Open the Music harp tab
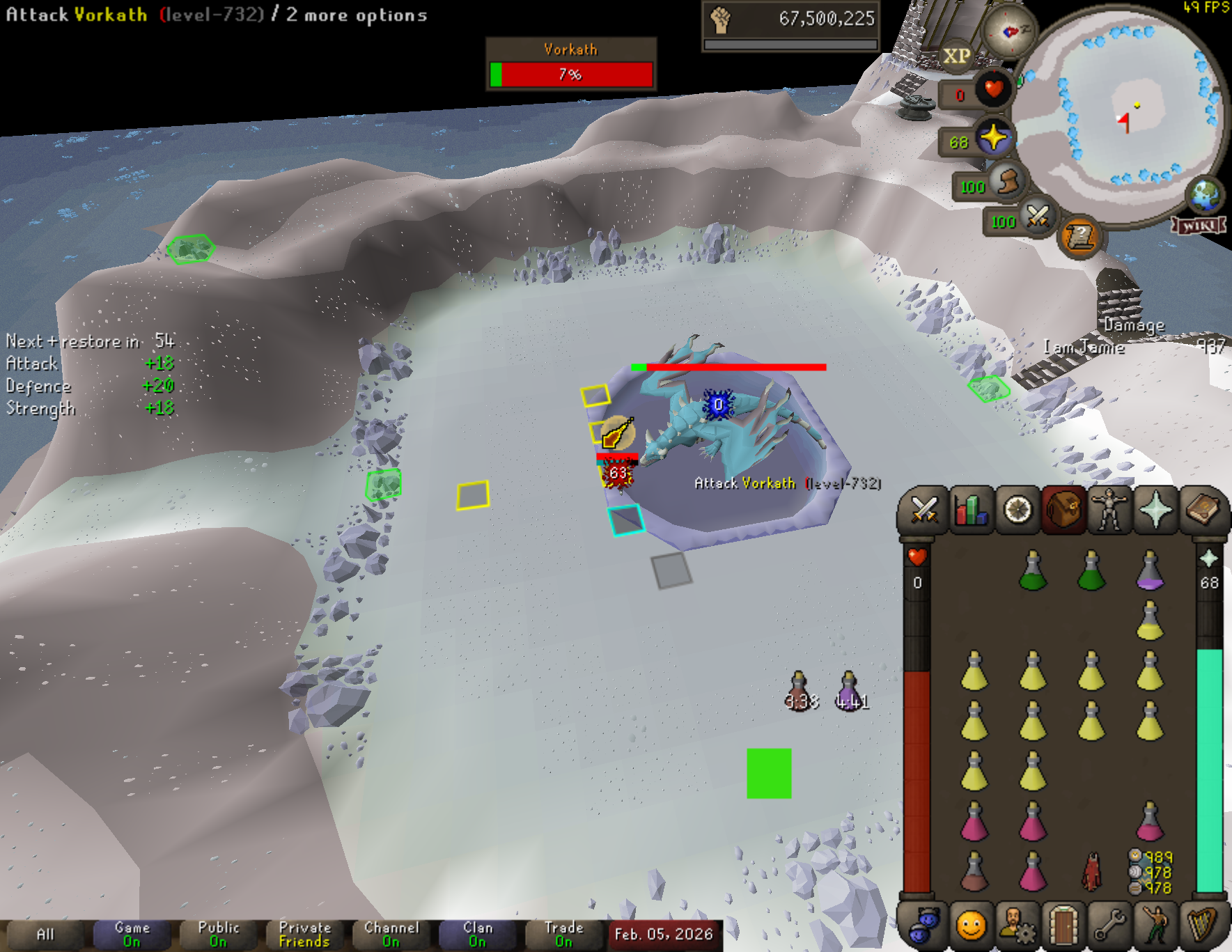Viewport: 1232px width, 952px height. (1203, 926)
